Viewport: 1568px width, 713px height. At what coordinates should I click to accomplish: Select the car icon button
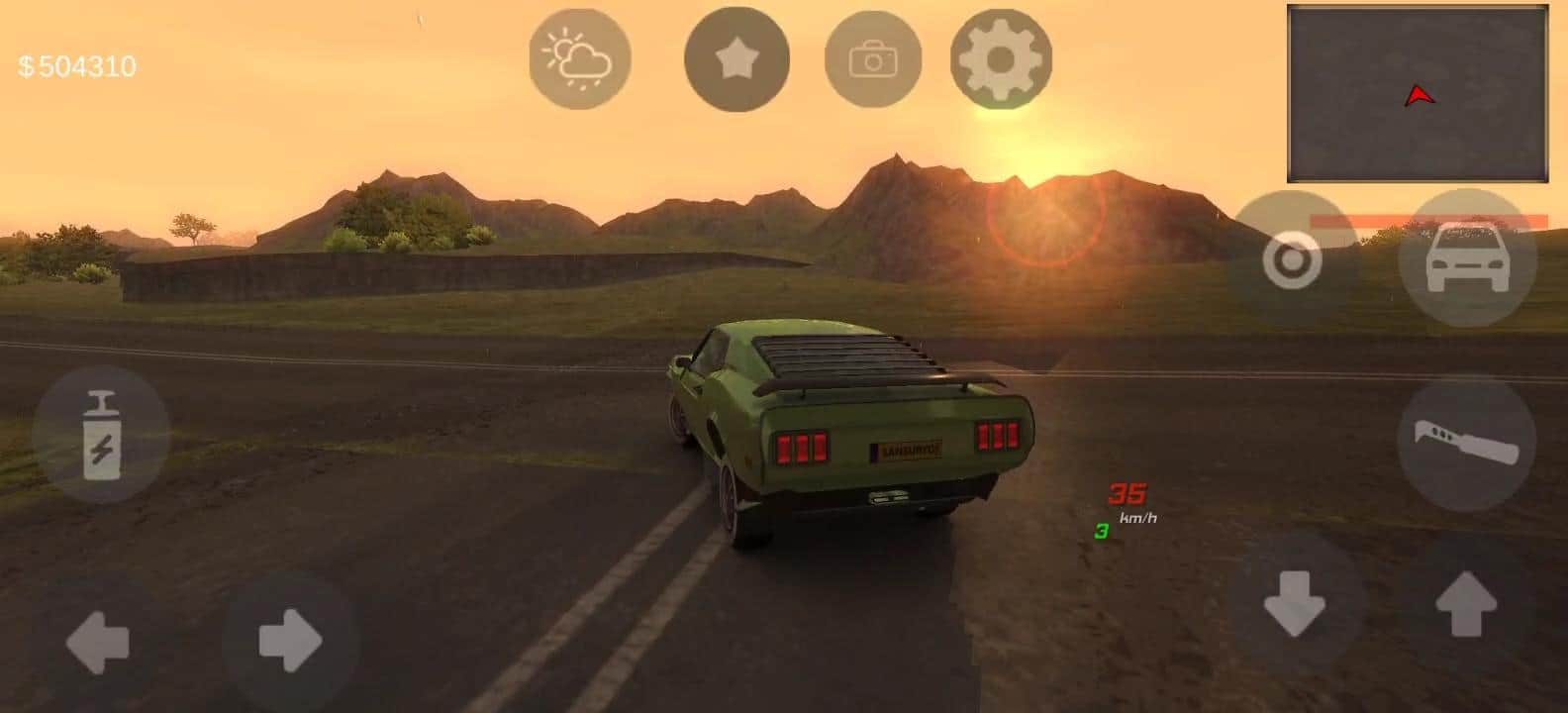pyautogui.click(x=1467, y=257)
